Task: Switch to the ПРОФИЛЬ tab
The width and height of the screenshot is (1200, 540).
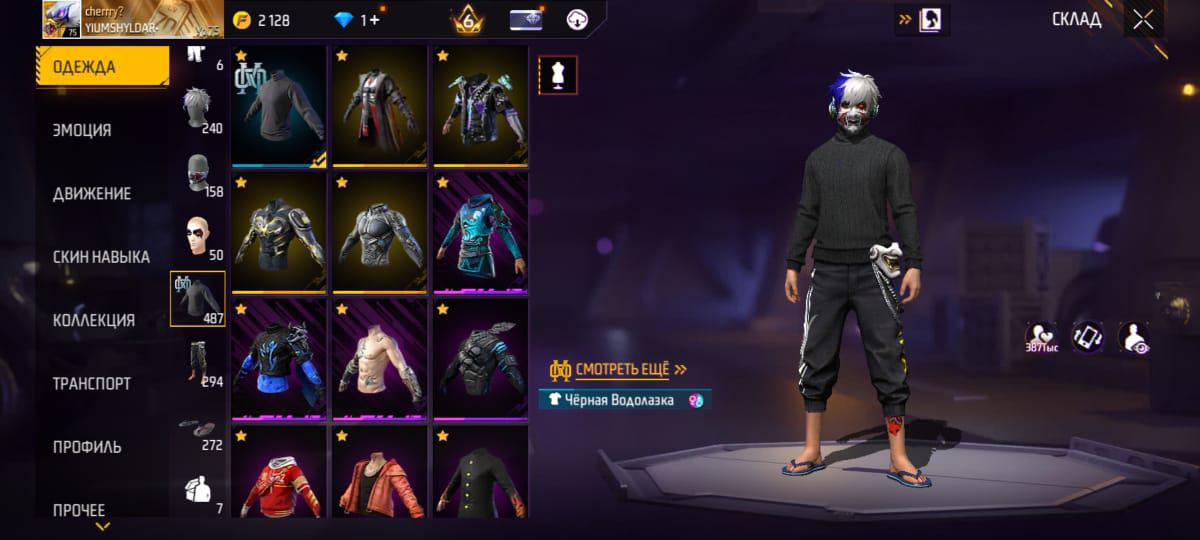Action: tap(87, 447)
